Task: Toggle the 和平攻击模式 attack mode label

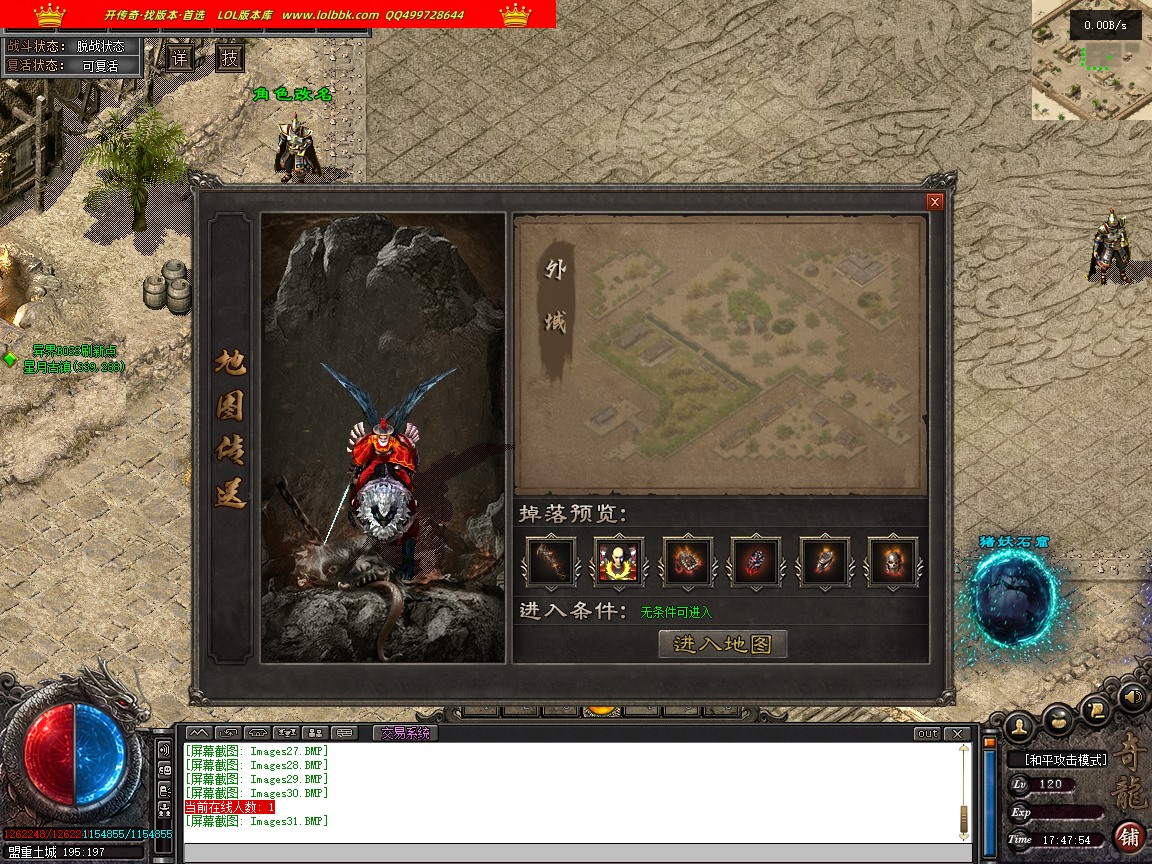Action: point(1065,760)
